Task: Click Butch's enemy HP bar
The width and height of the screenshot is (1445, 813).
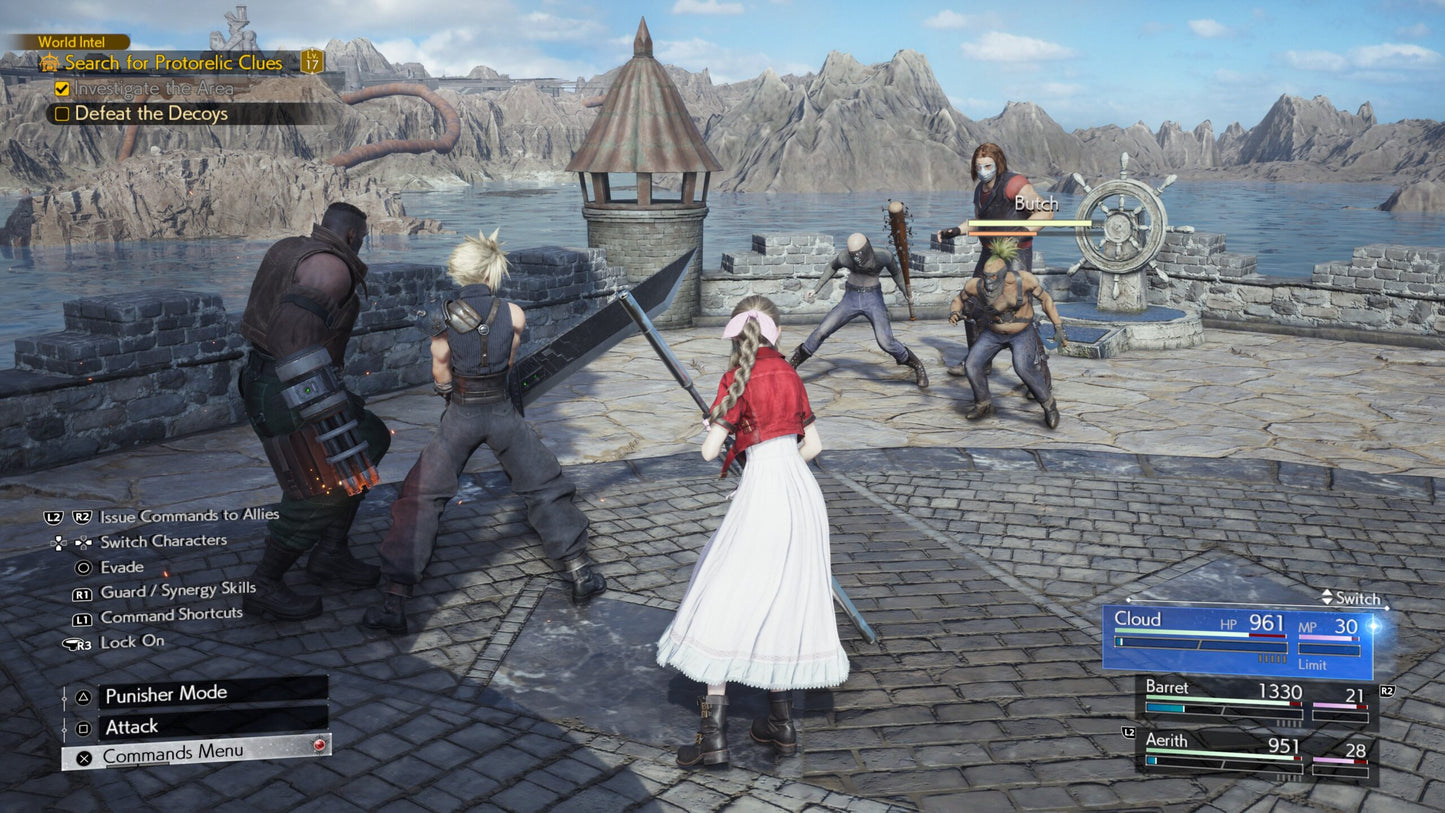Action: [1027, 224]
